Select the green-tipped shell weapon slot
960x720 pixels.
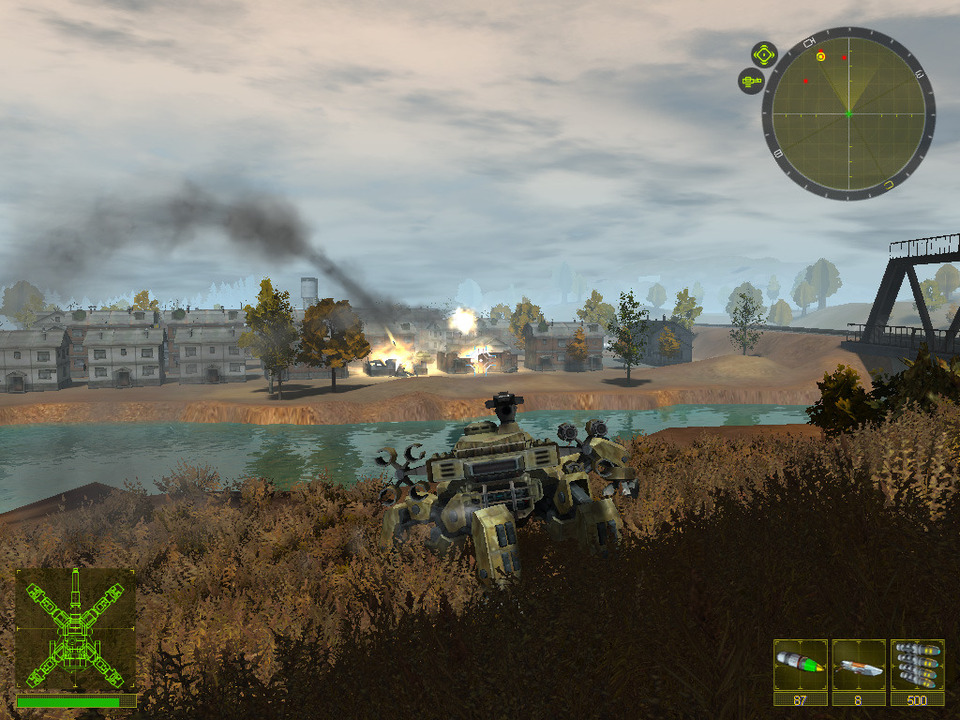[x=800, y=665]
